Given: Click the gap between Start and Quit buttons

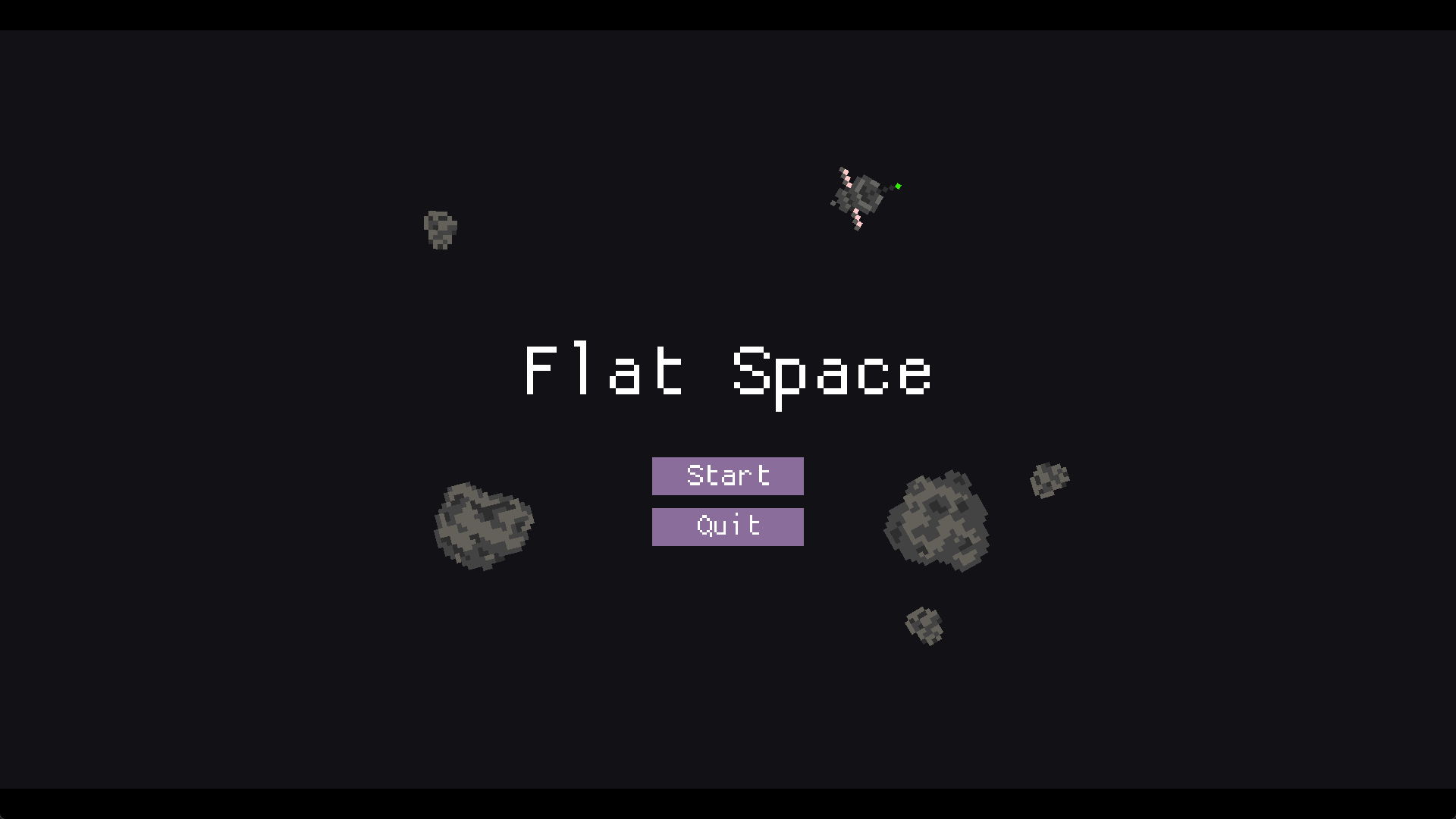Looking at the screenshot, I should click(727, 501).
